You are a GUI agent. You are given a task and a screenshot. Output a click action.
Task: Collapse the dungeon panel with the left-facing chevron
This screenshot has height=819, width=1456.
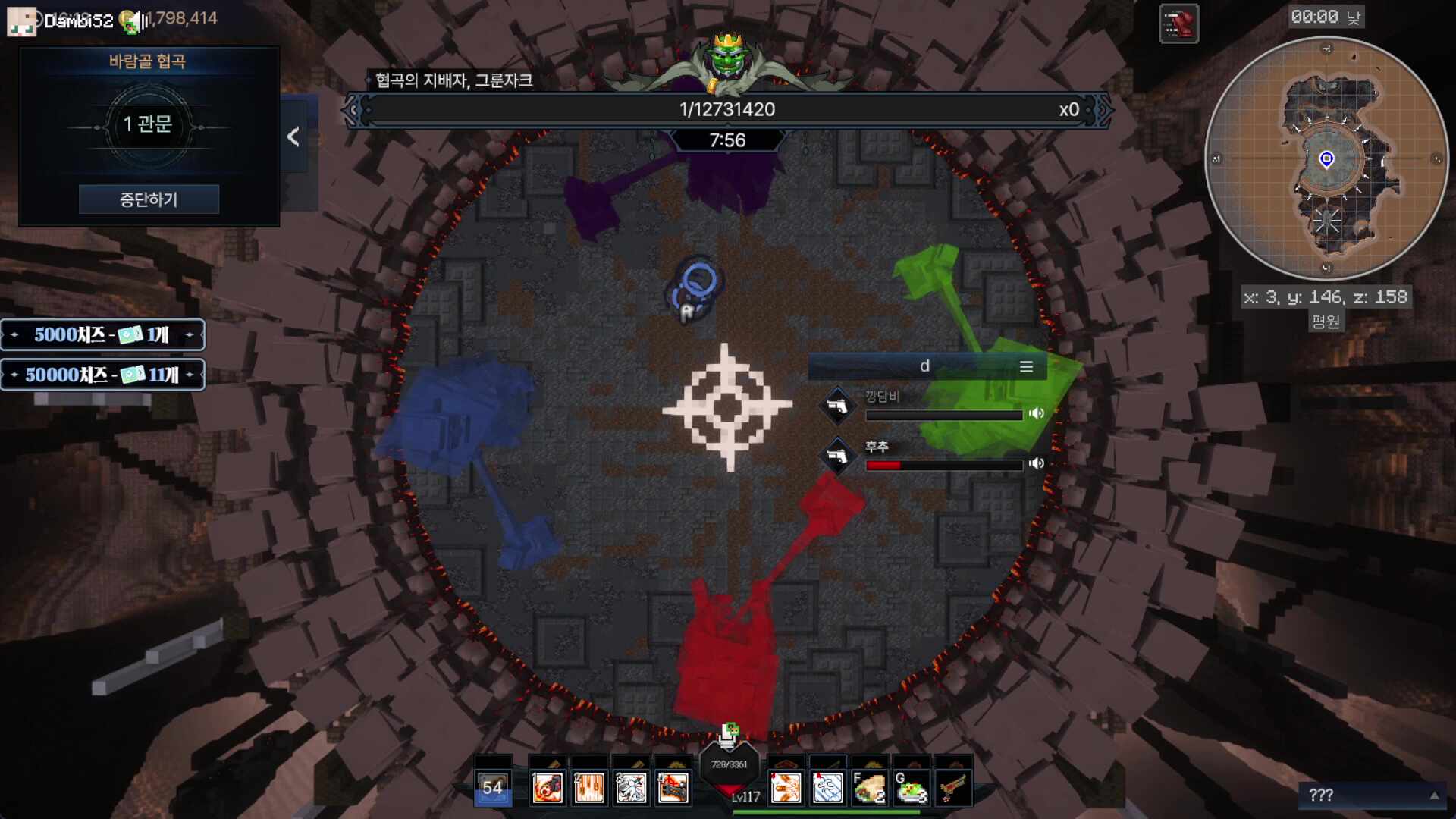click(x=293, y=138)
